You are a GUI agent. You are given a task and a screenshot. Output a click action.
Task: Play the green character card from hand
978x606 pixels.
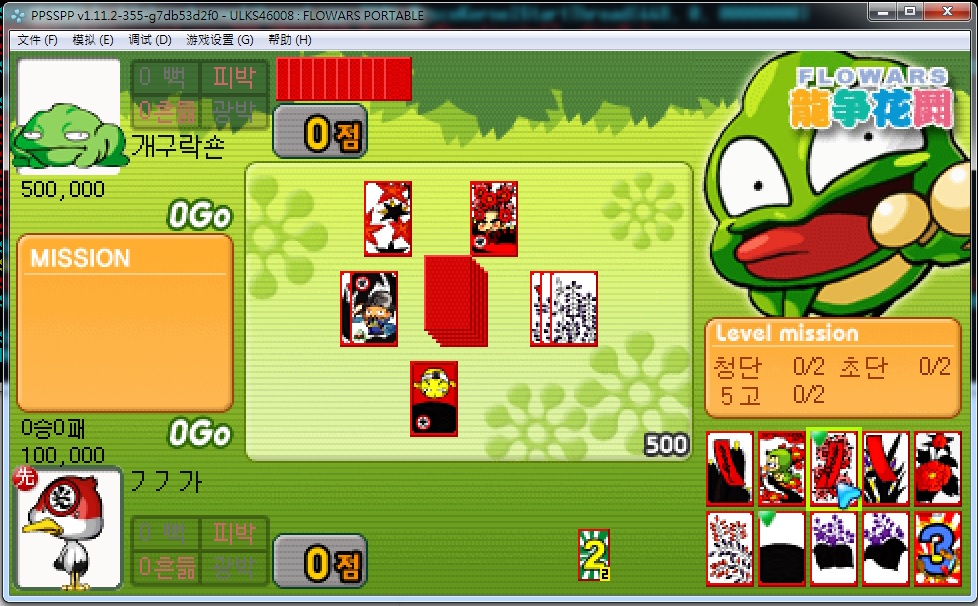(782, 468)
